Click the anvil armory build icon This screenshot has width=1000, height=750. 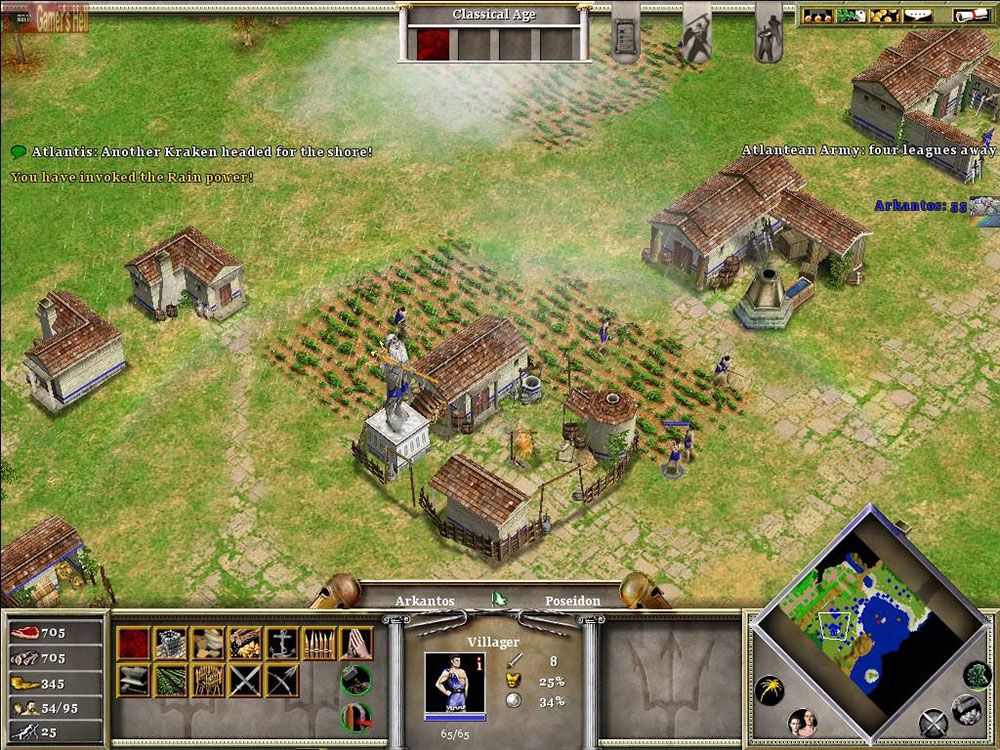(x=134, y=680)
